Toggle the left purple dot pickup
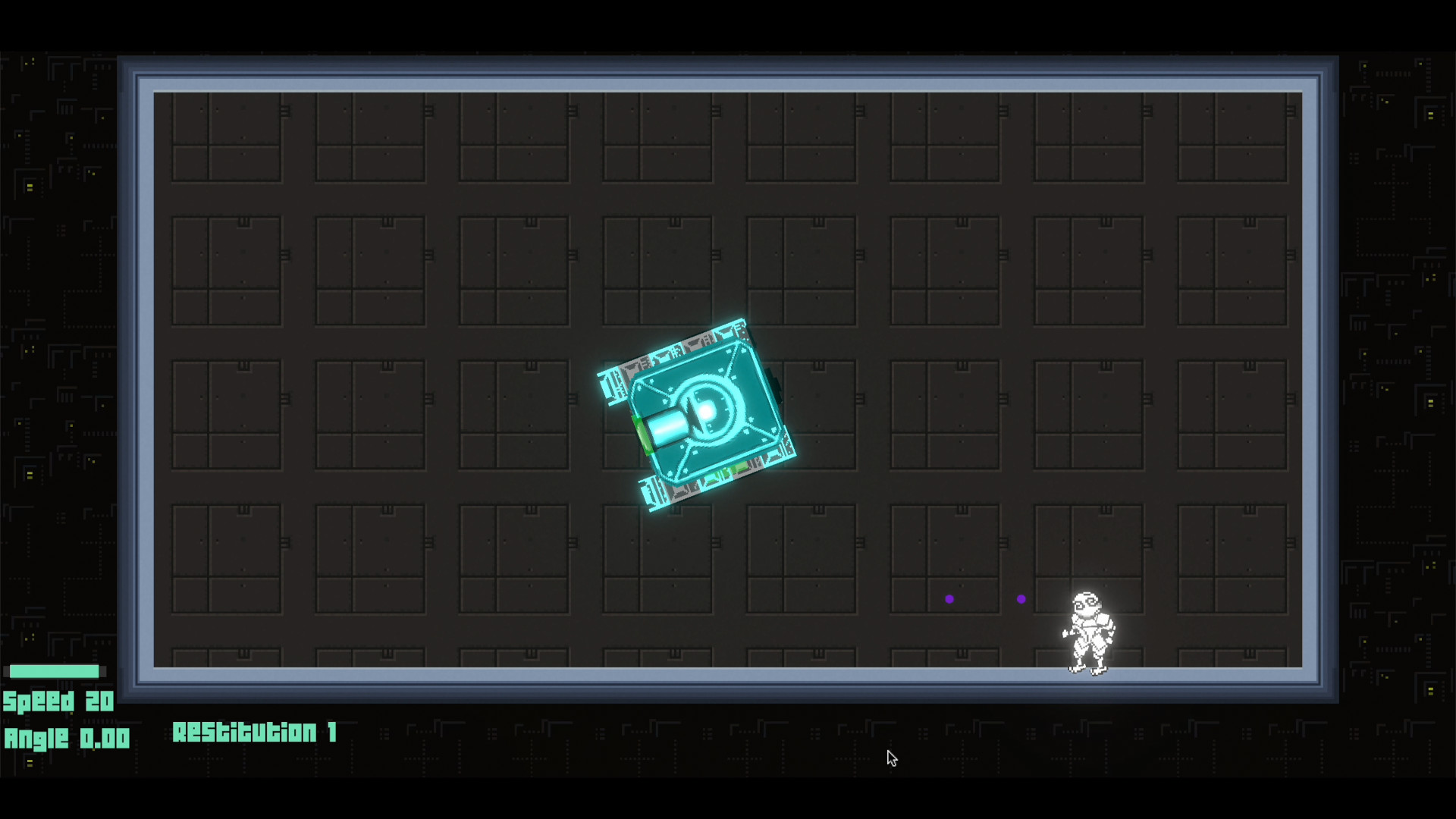Screen dimensions: 1456x819 click(x=951, y=599)
